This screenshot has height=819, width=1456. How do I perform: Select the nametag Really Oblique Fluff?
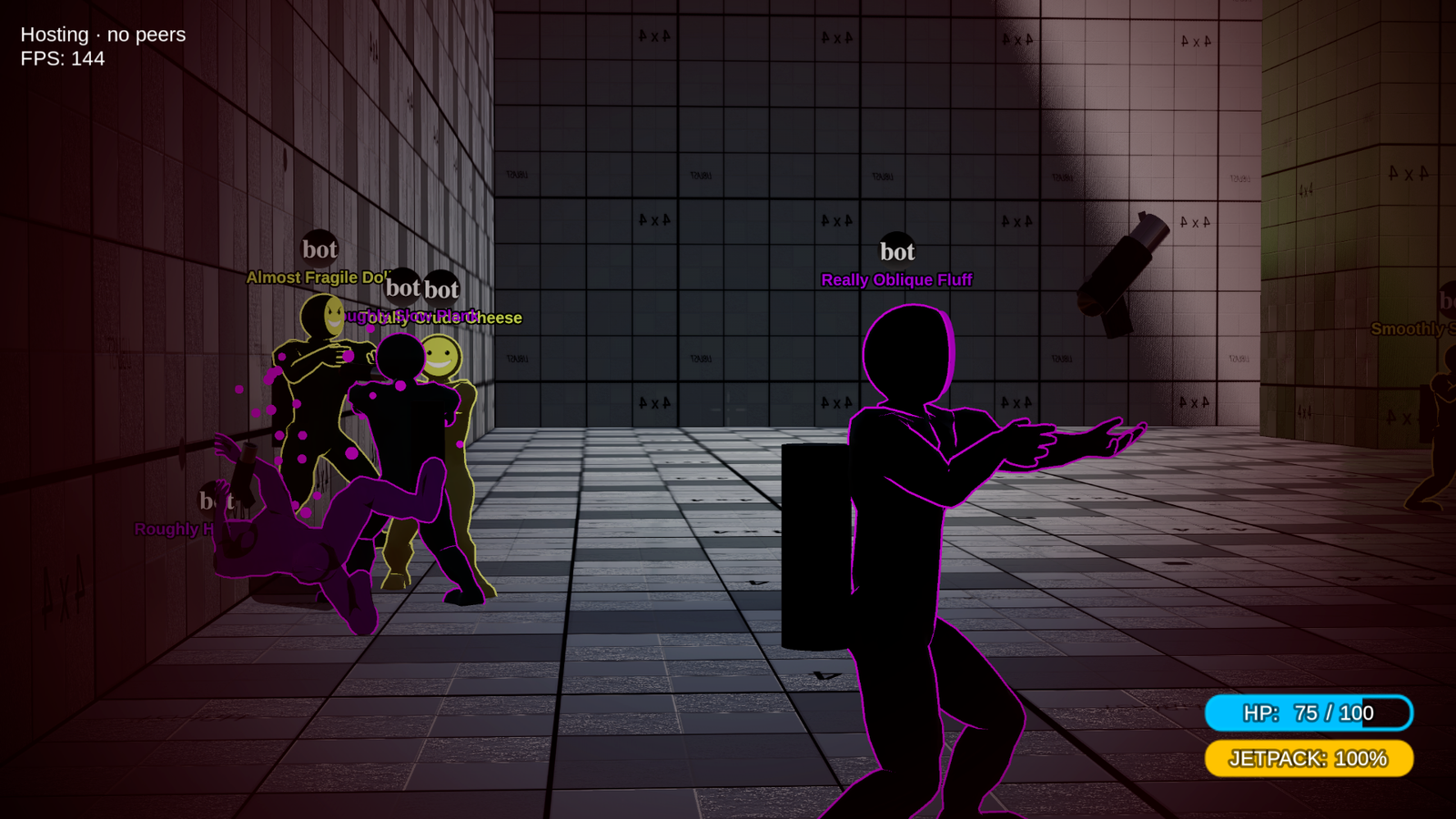point(896,279)
